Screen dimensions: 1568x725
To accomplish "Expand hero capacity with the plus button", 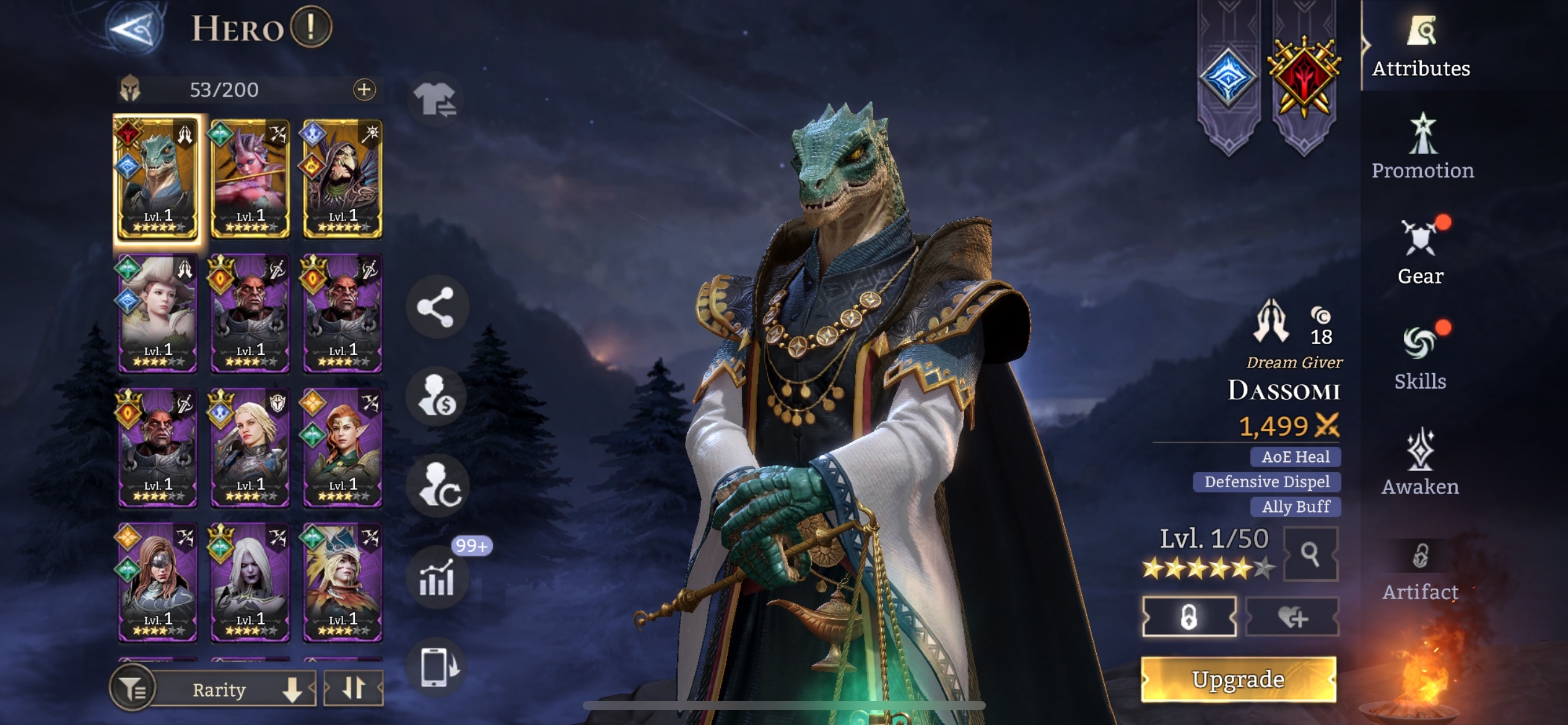I will pos(364,90).
